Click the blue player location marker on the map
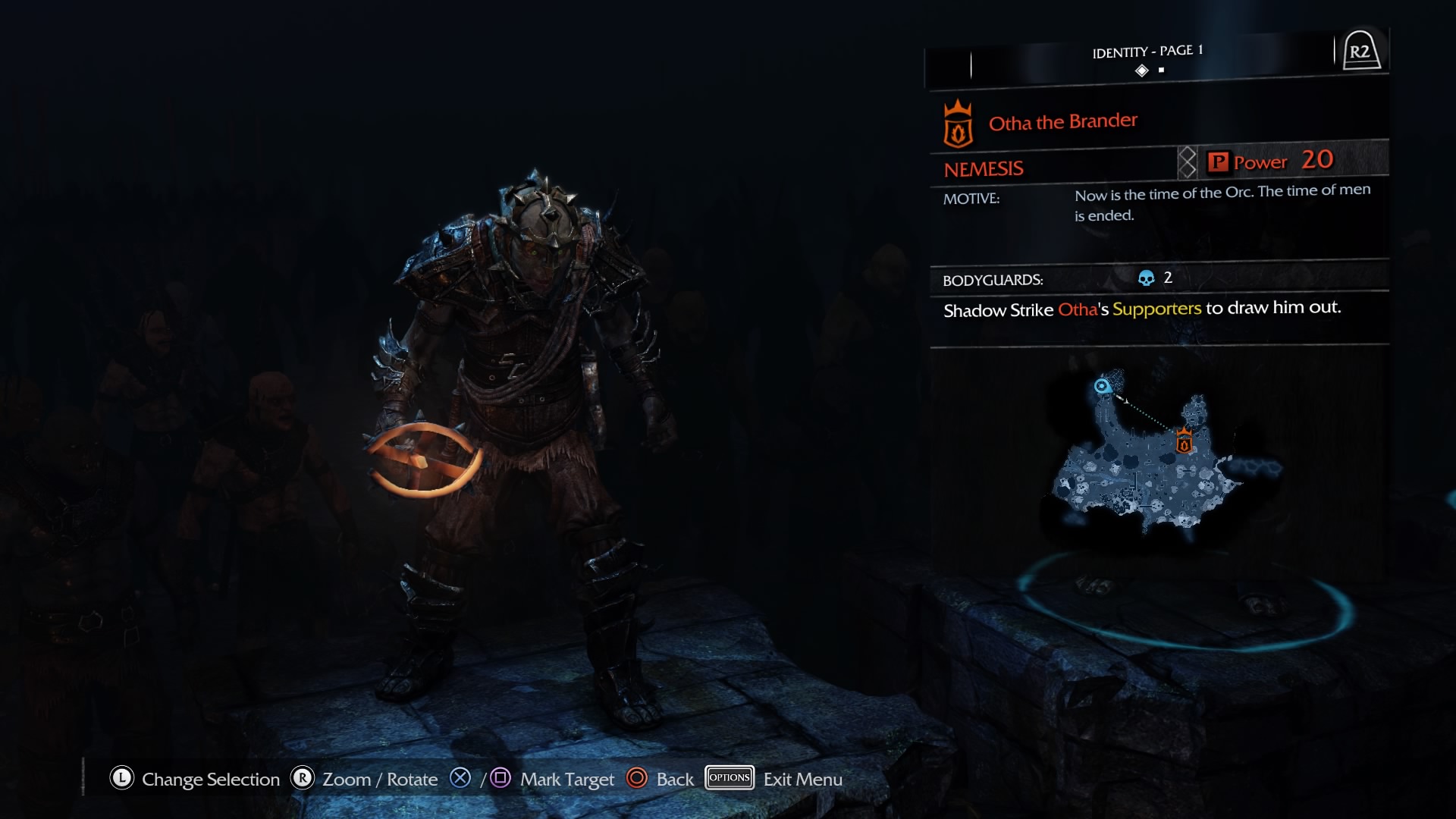 pyautogui.click(x=1102, y=387)
